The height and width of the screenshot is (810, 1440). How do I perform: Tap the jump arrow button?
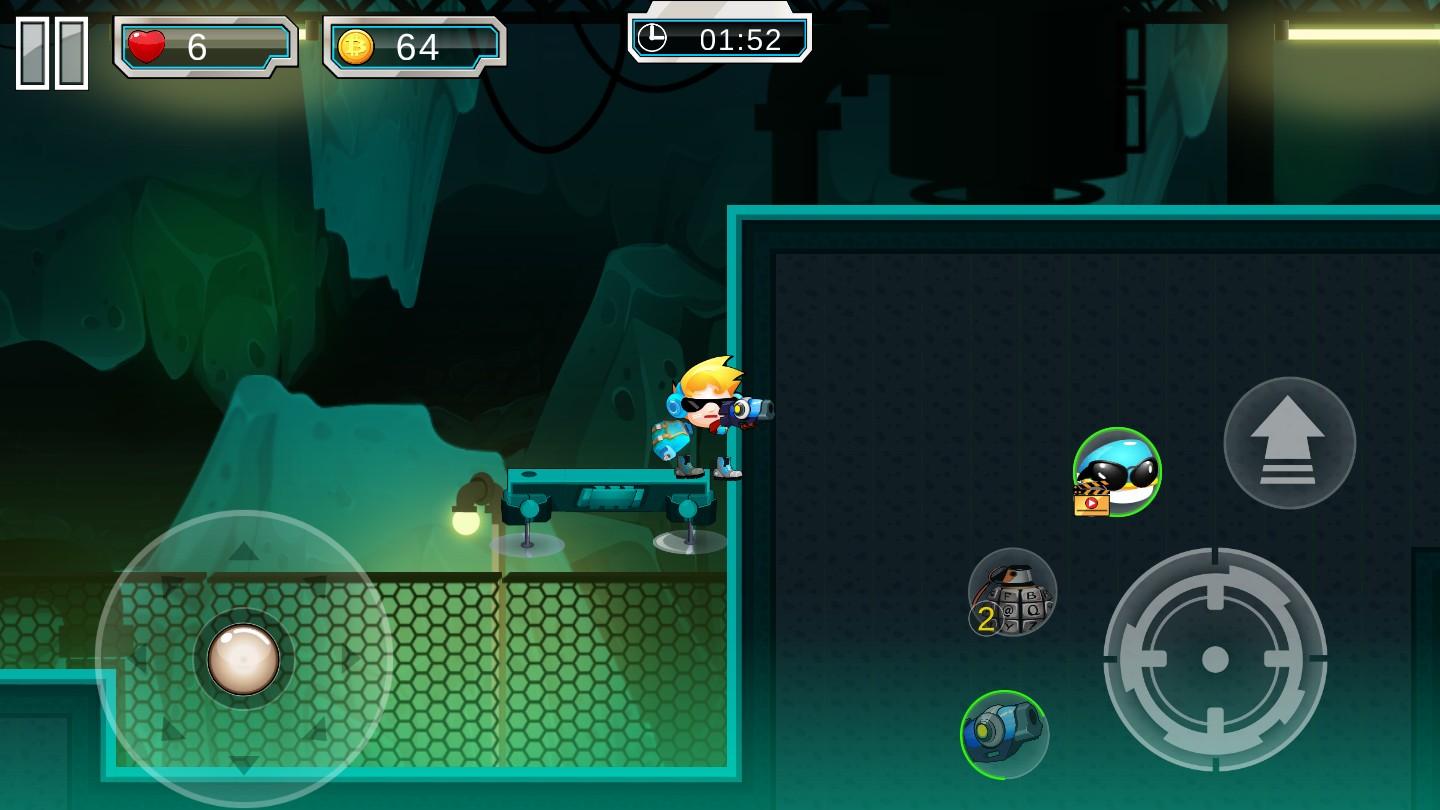(x=1289, y=442)
